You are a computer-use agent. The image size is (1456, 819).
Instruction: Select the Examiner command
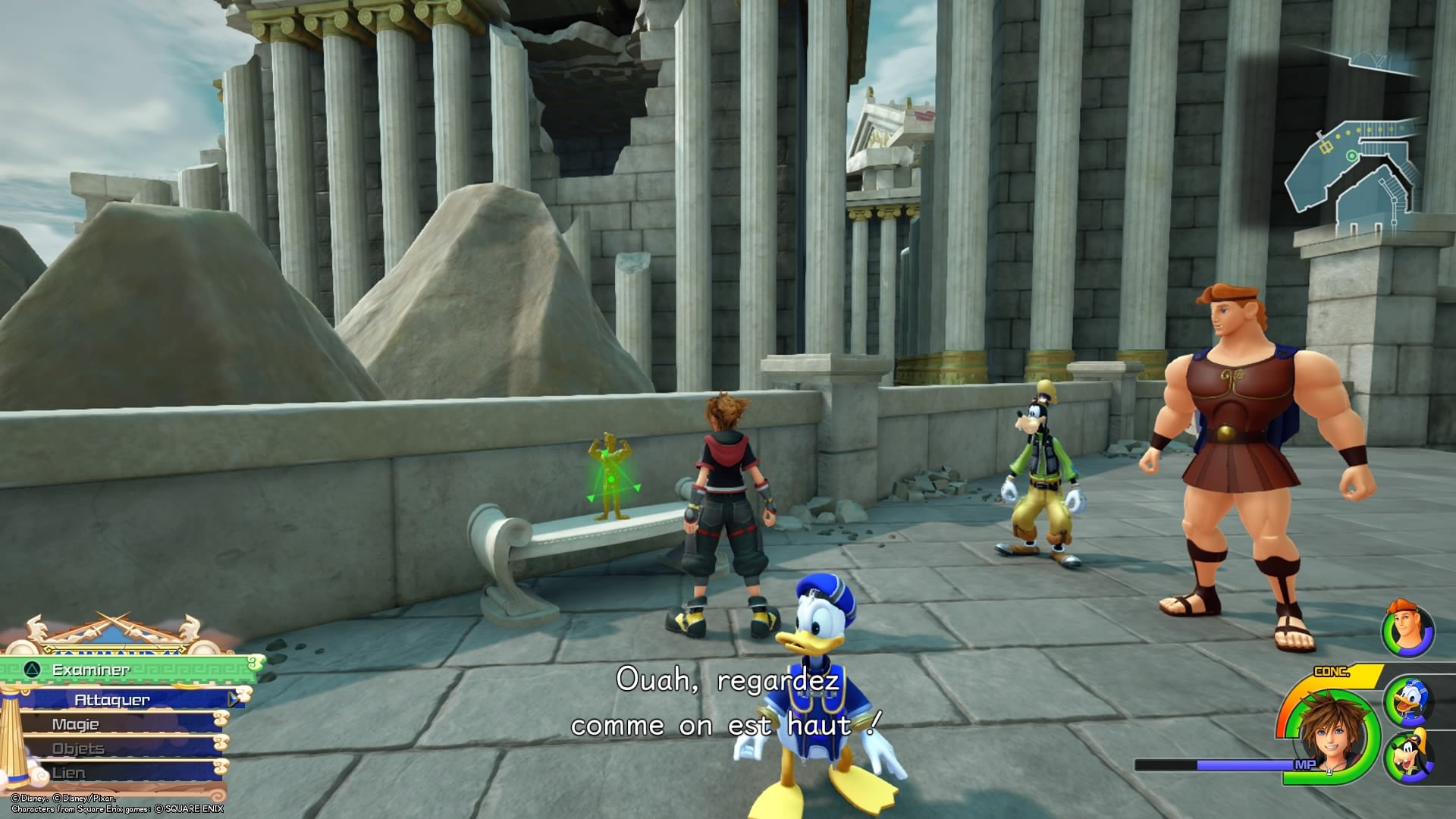click(x=91, y=670)
